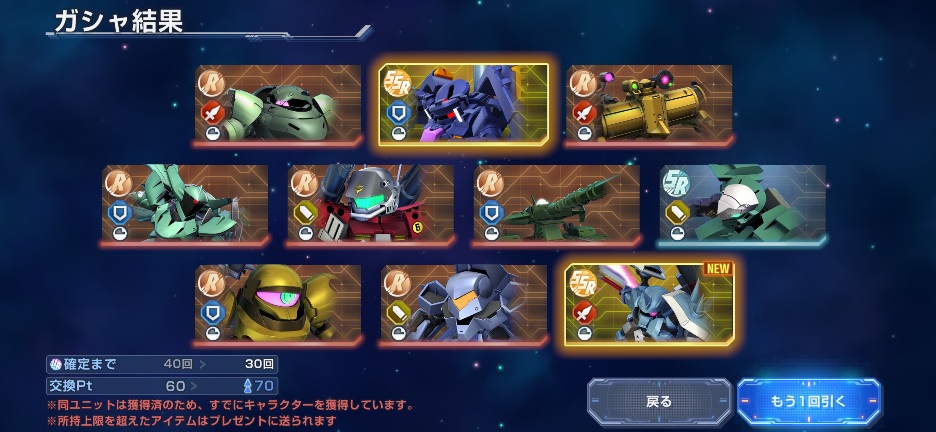Select the green Zaku head R card

point(278,105)
